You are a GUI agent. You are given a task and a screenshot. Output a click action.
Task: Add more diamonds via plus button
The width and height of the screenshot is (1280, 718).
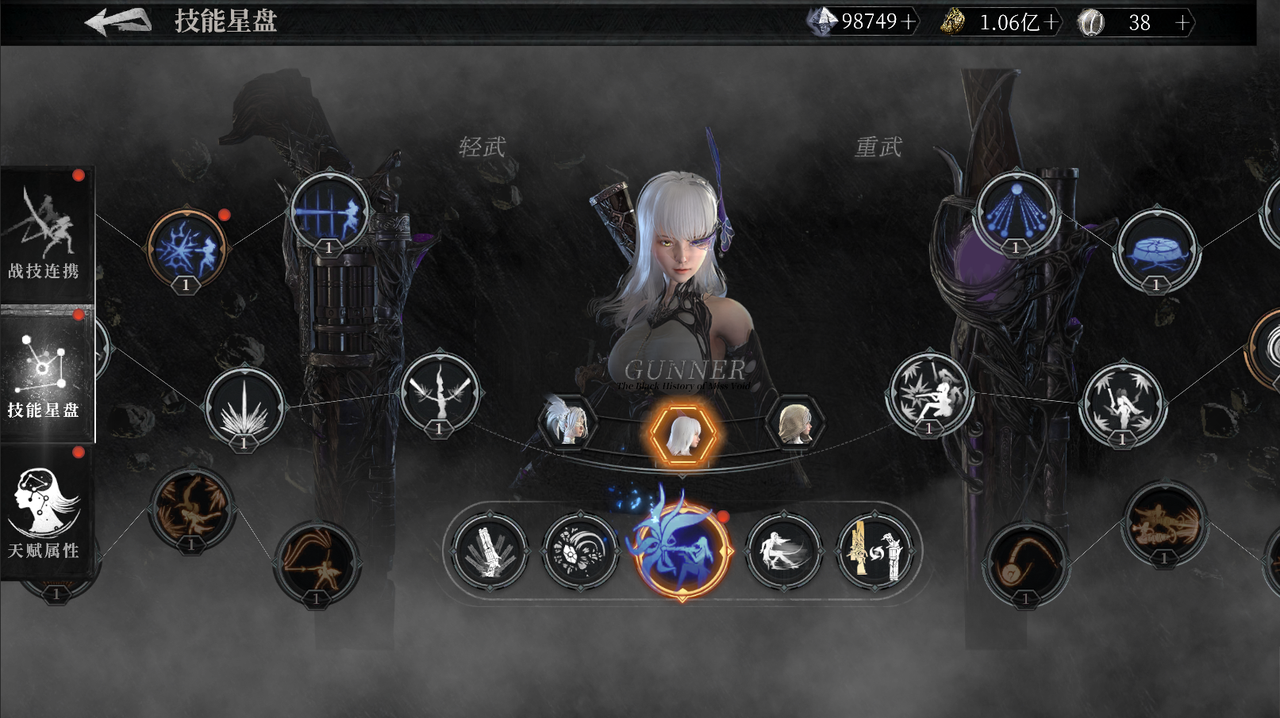908,22
